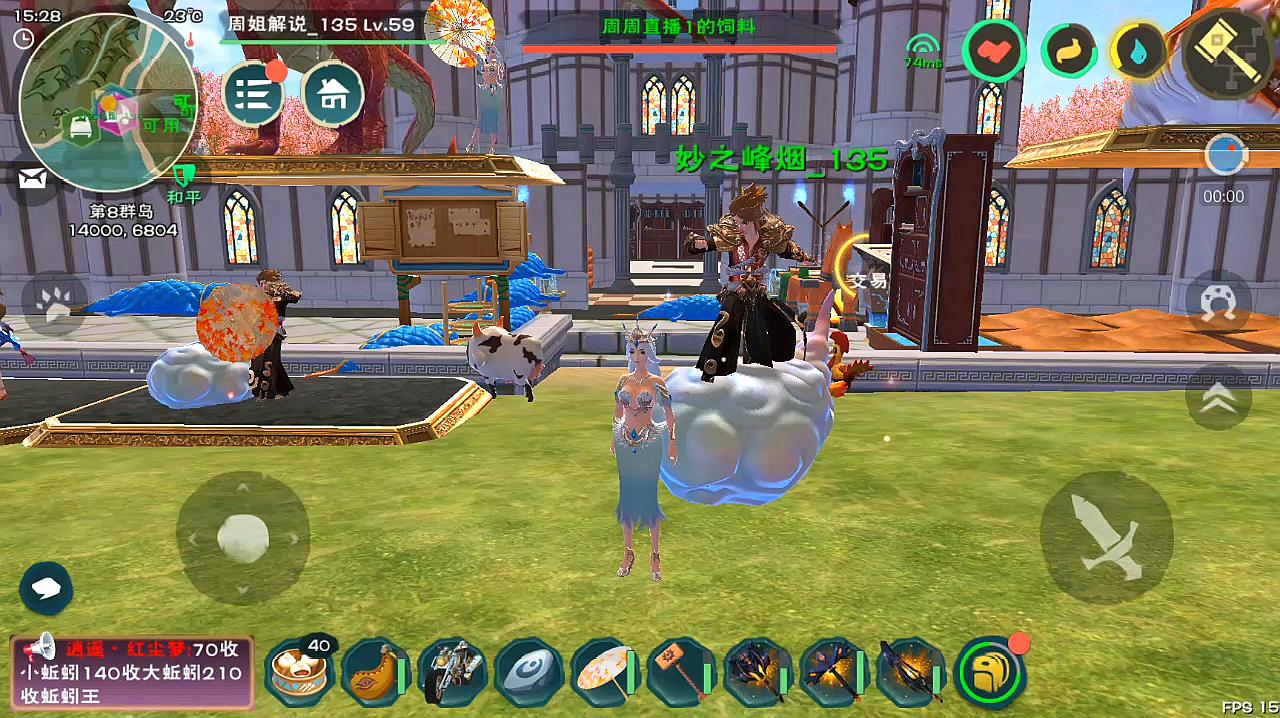Select the motorcycle hotbar slot

452,671
